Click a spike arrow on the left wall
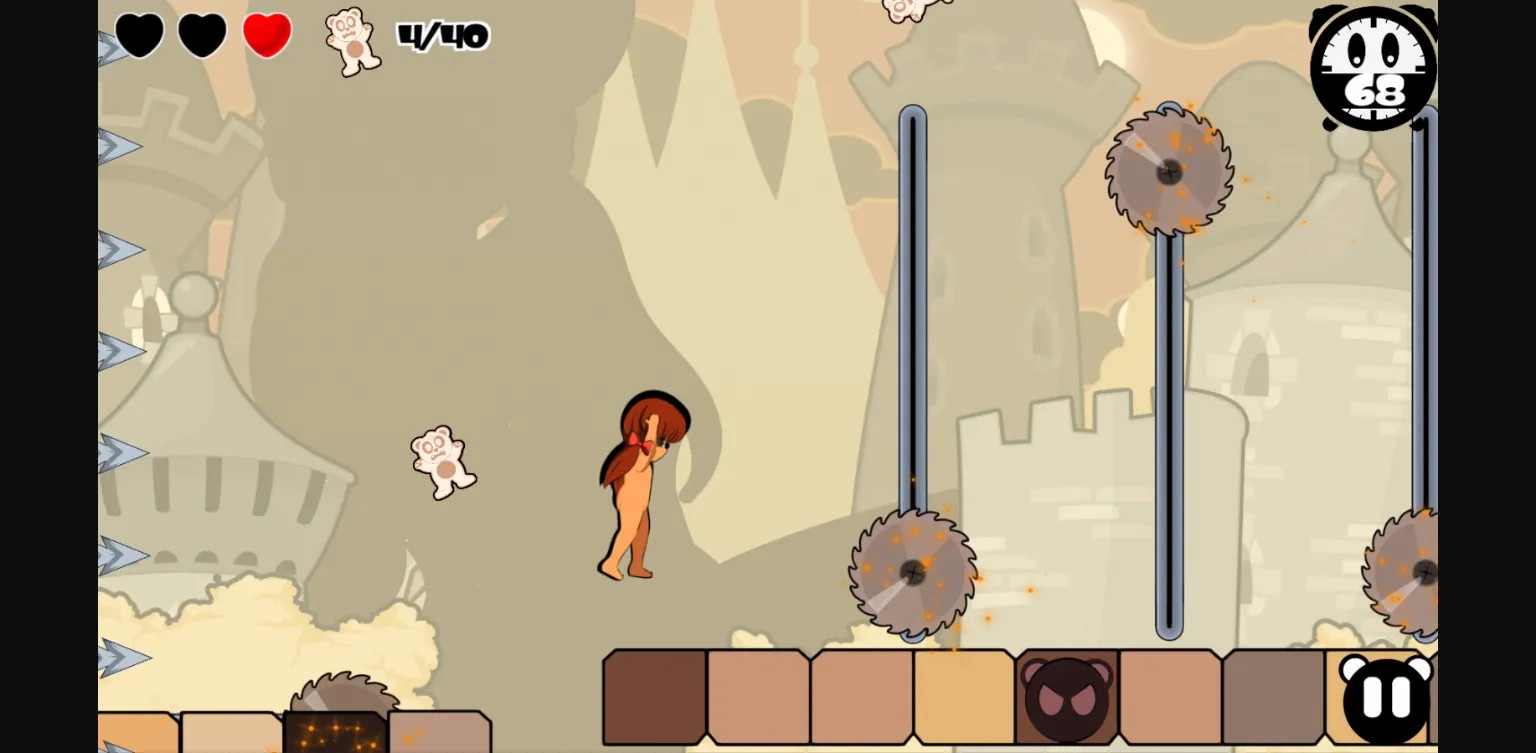The image size is (1536, 753). 120,452
